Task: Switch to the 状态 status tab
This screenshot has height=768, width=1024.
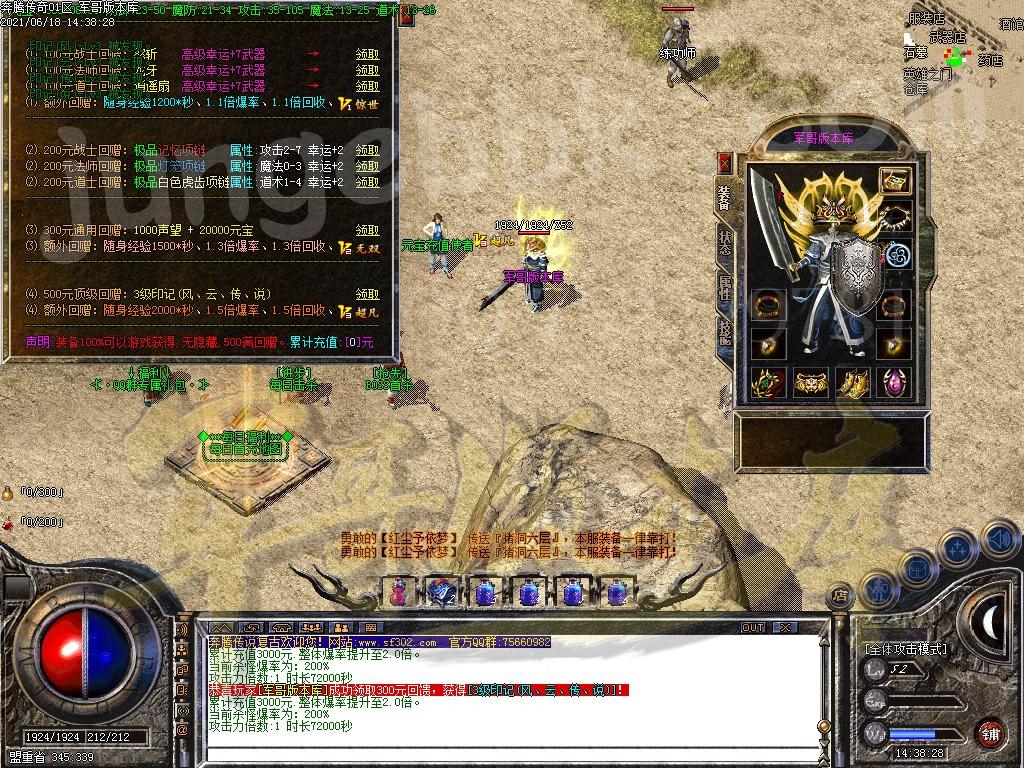Action: click(725, 243)
